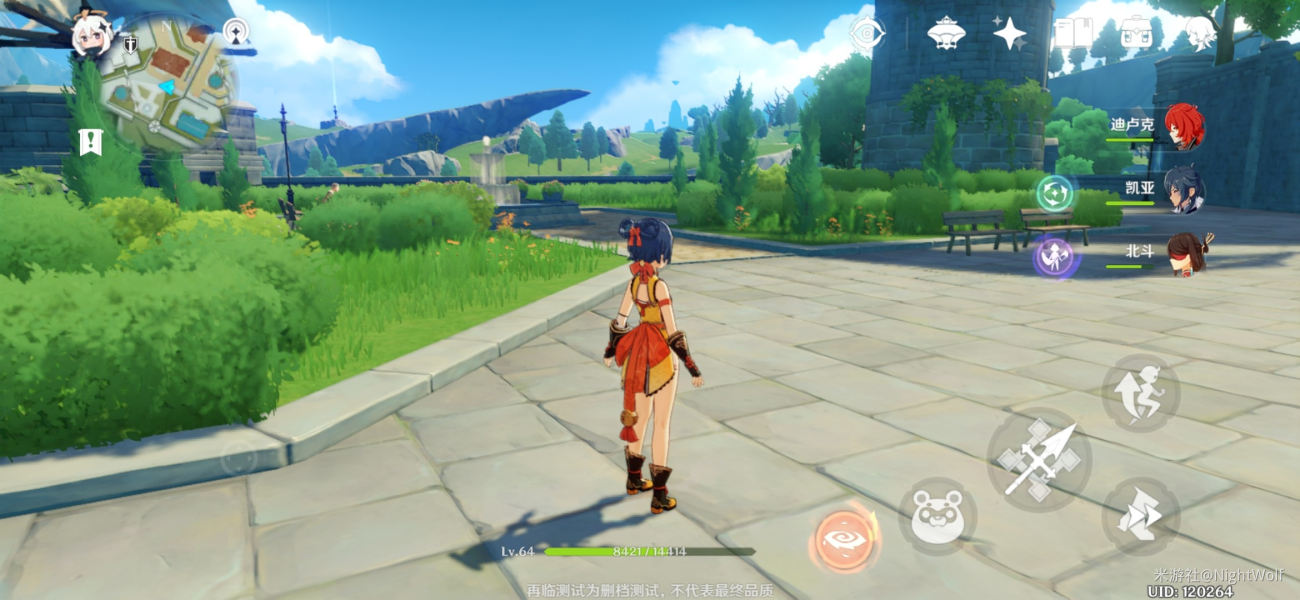
Task: Open the wish star icon
Action: point(1009,33)
